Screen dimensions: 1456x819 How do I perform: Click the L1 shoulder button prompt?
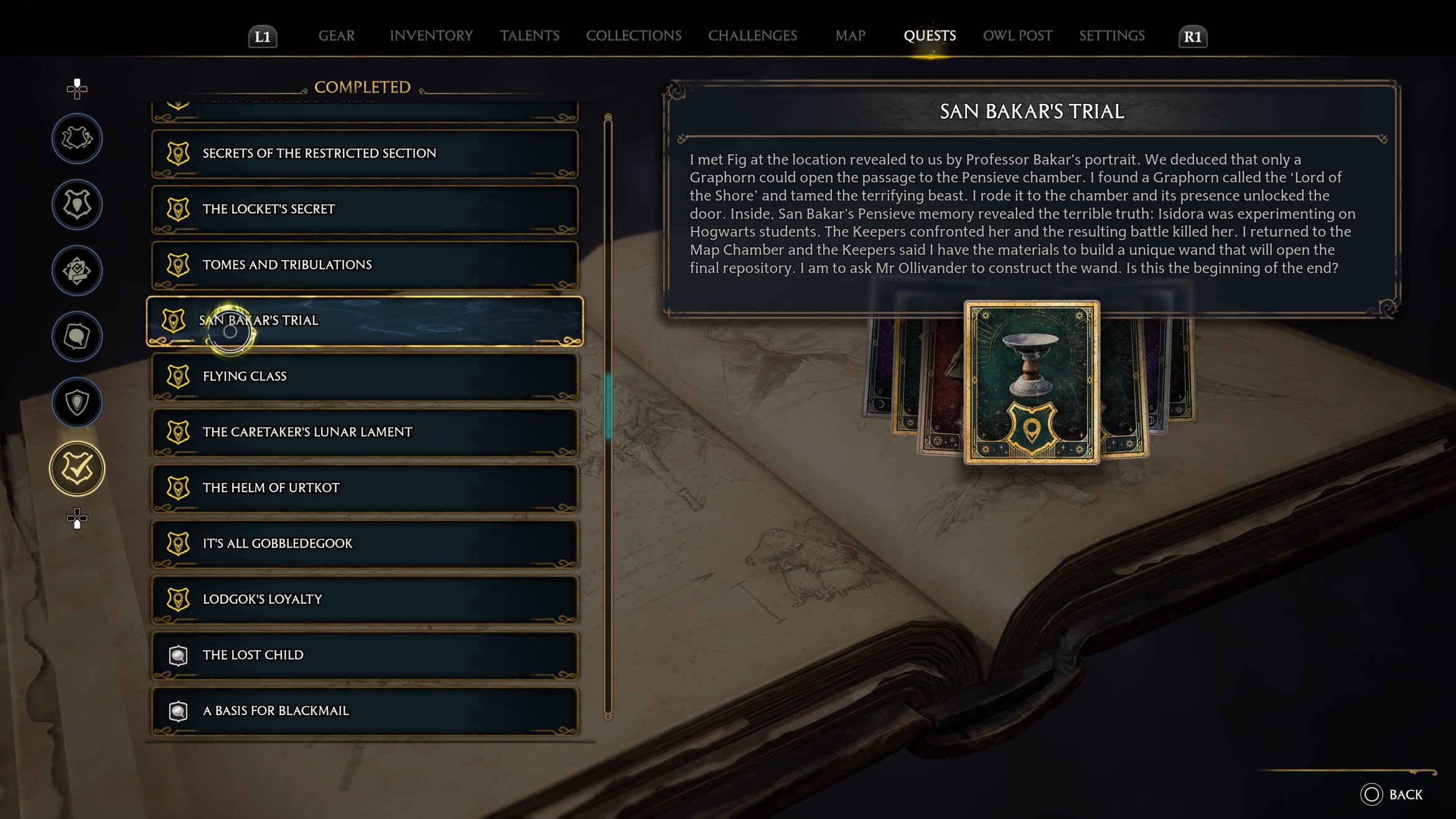point(263,35)
